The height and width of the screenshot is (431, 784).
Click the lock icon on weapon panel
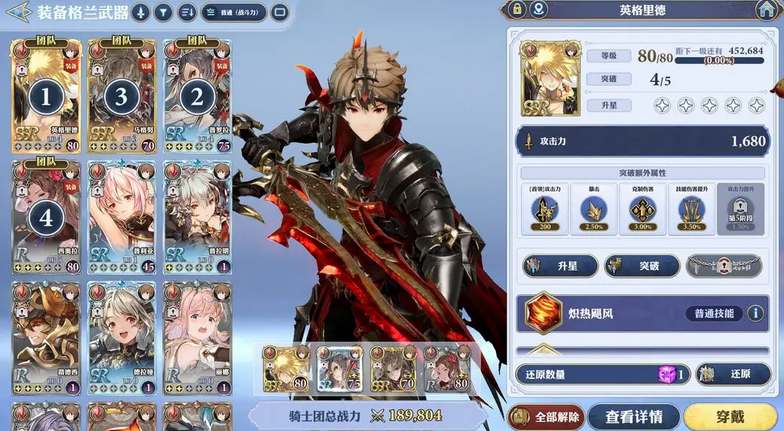[x=517, y=9]
